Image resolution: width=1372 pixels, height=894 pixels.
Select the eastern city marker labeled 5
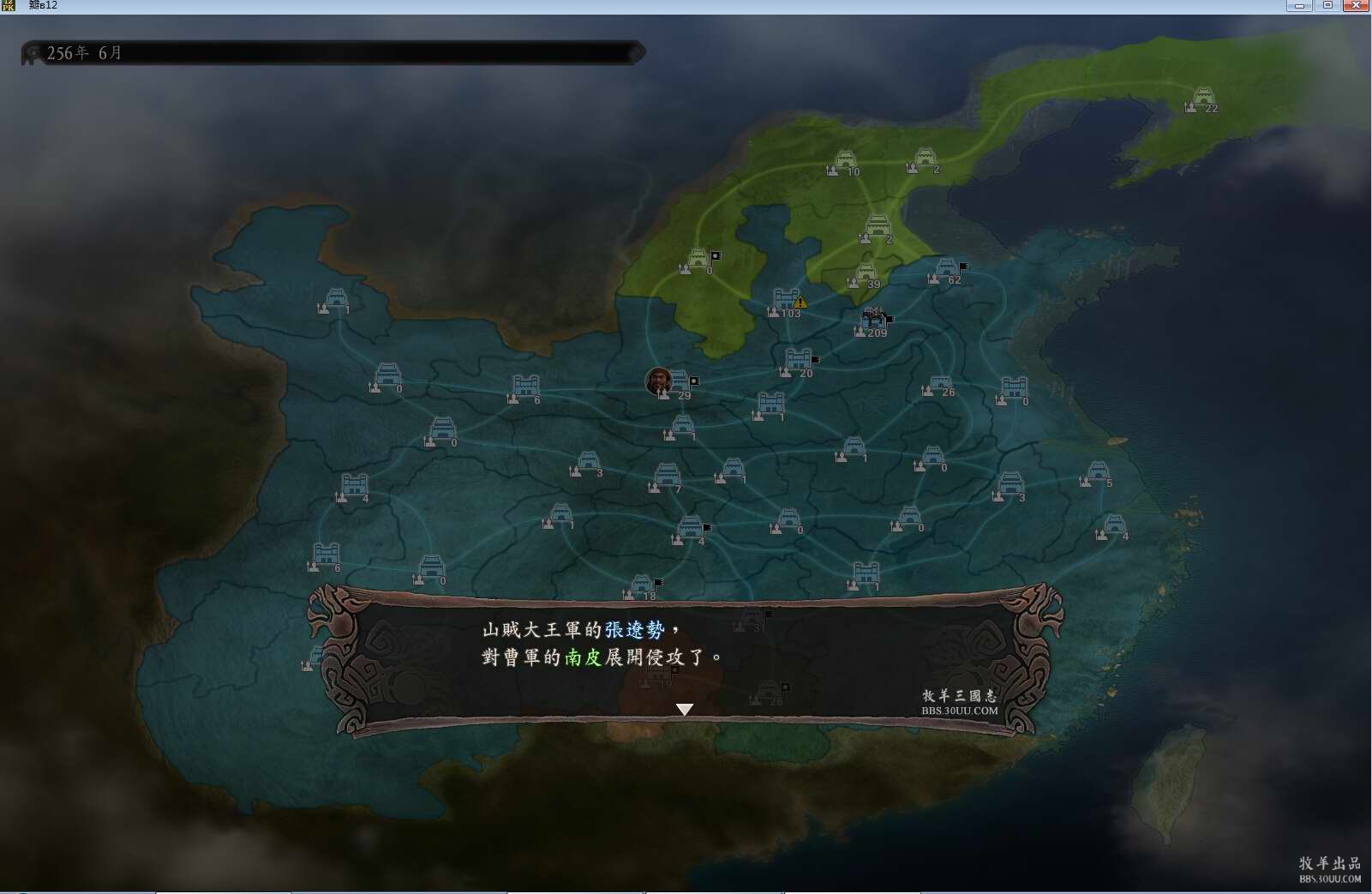coord(1098,473)
